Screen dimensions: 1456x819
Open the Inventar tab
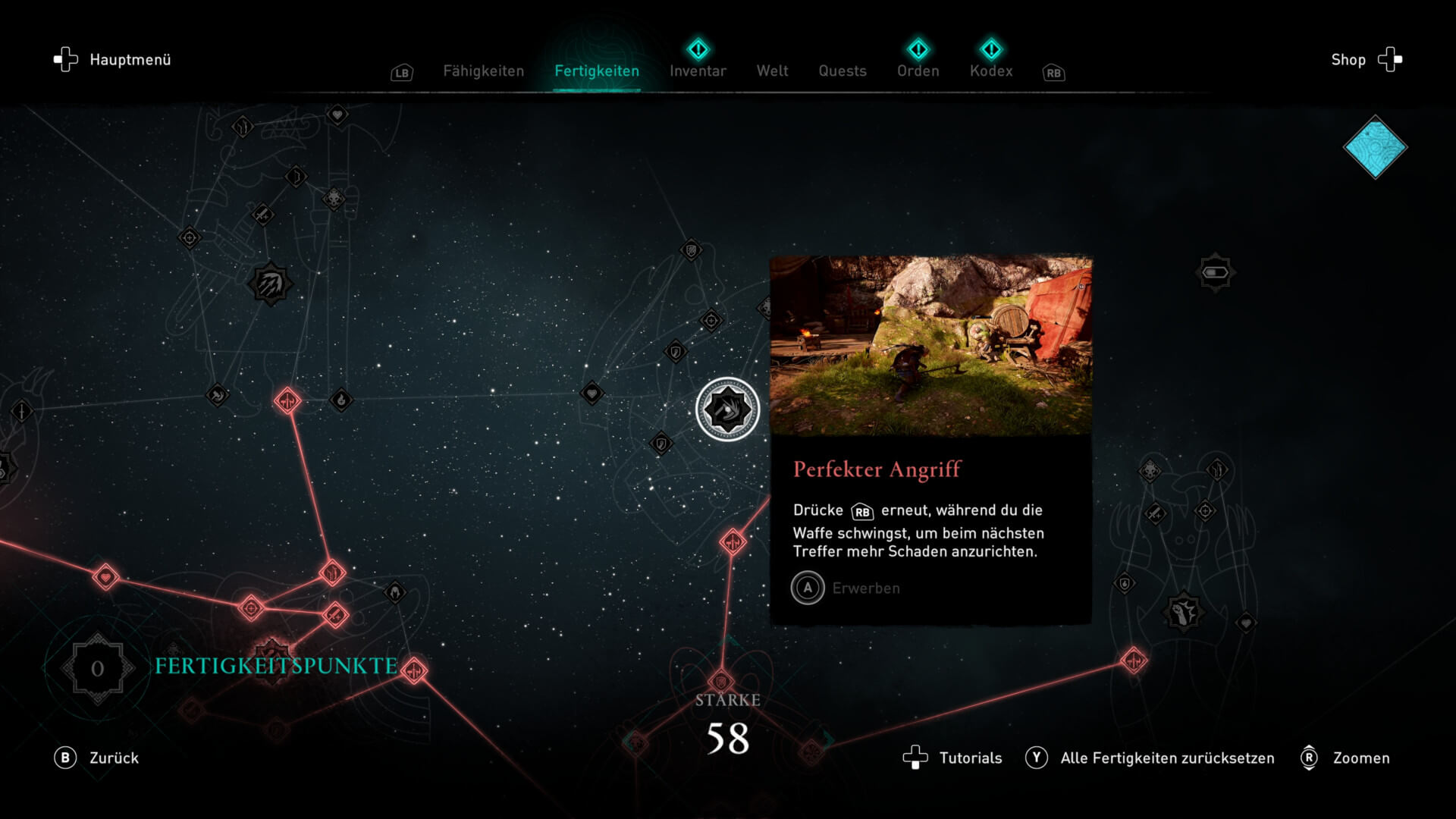pyautogui.click(x=698, y=71)
